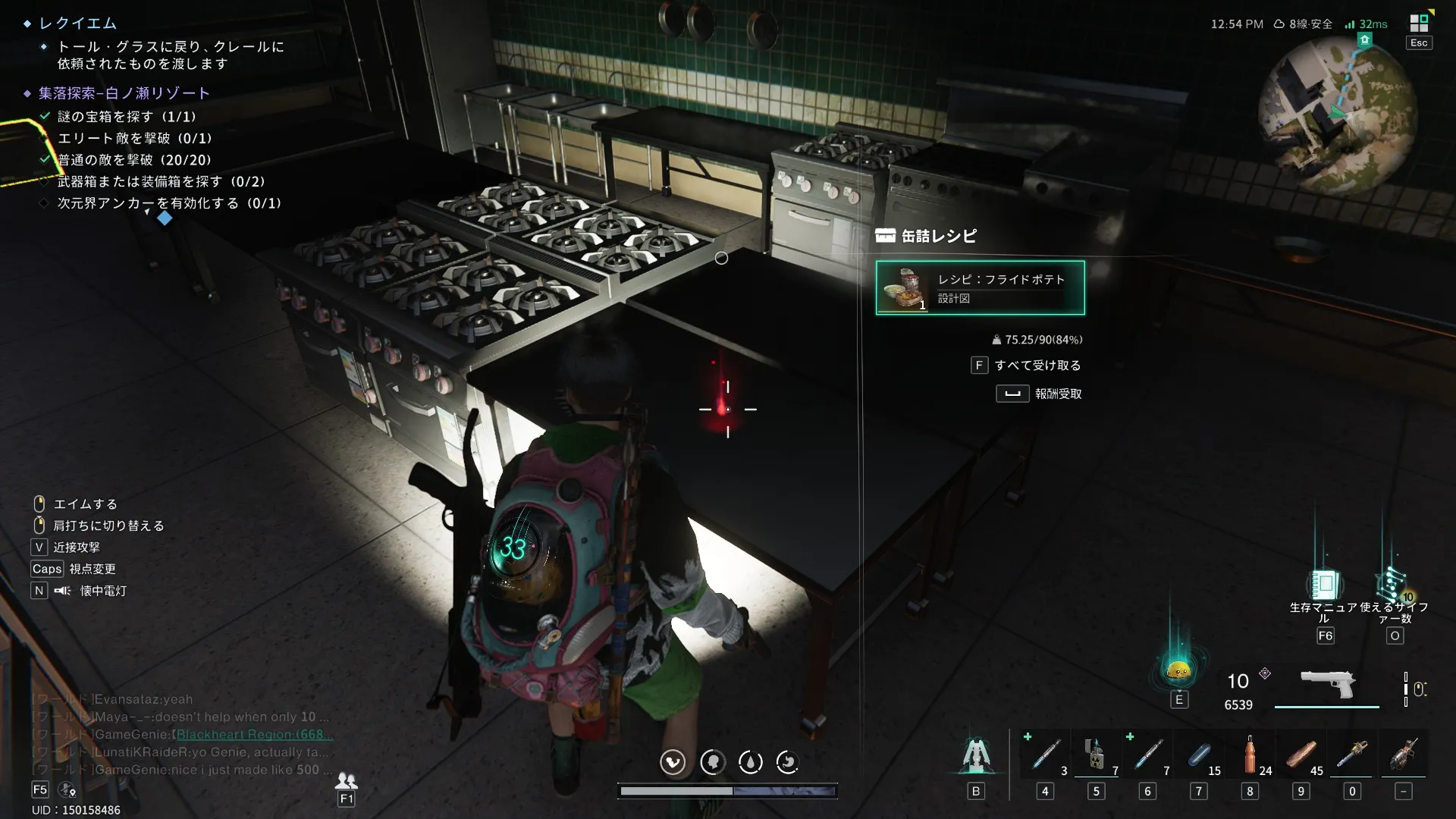Use the lighter item in hotbar
The image size is (1456, 819).
click(1095, 755)
